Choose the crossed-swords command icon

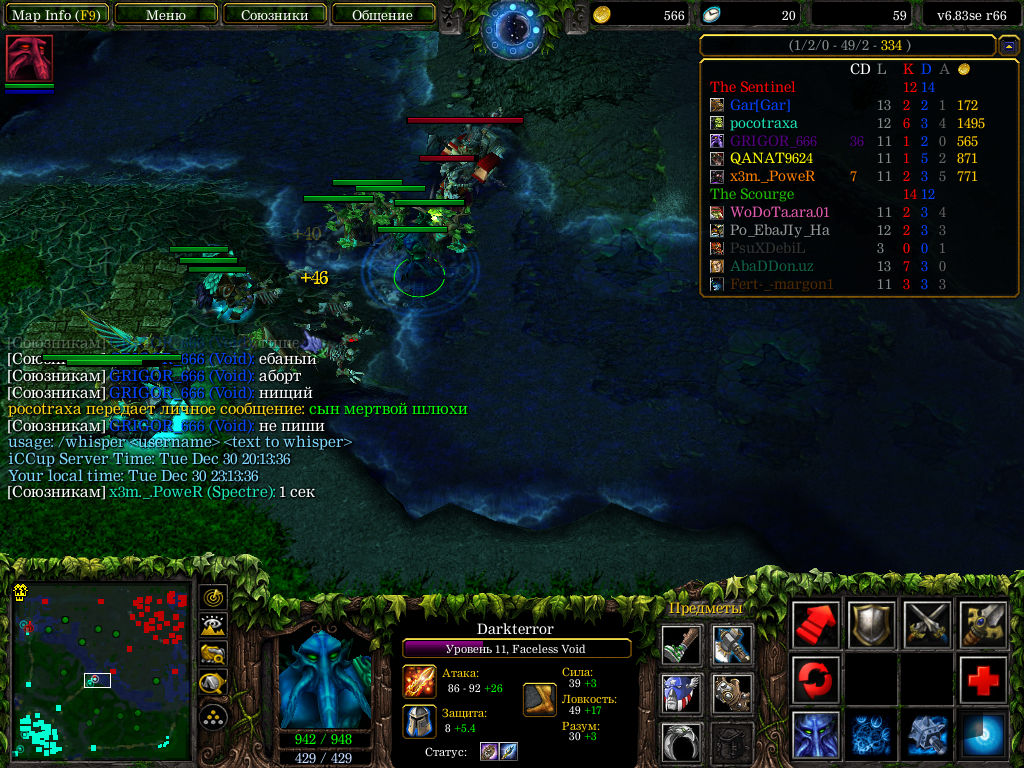point(927,625)
